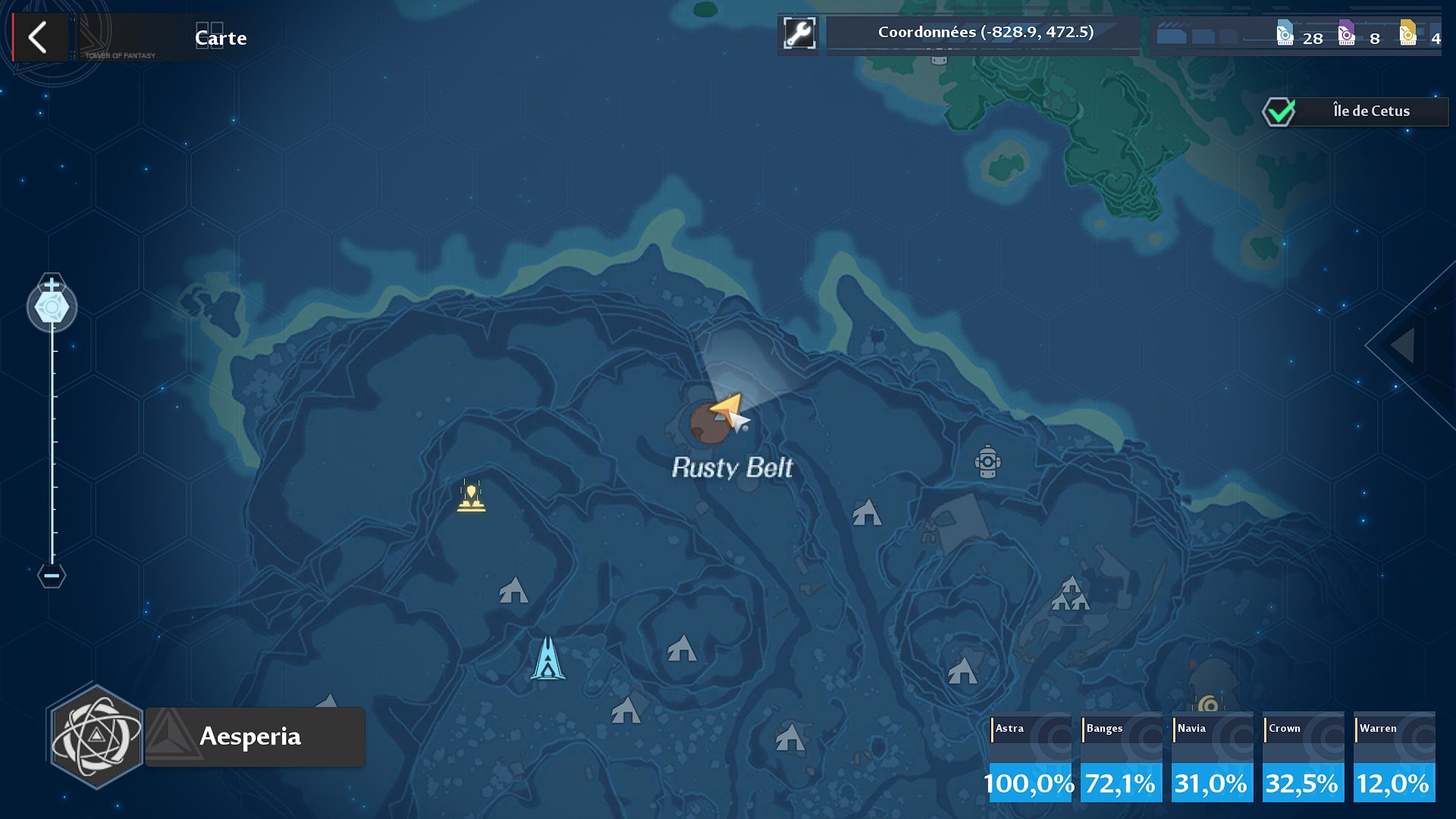Click the zoom-out minus control on the left
This screenshot has width=1456, height=819.
(51, 575)
